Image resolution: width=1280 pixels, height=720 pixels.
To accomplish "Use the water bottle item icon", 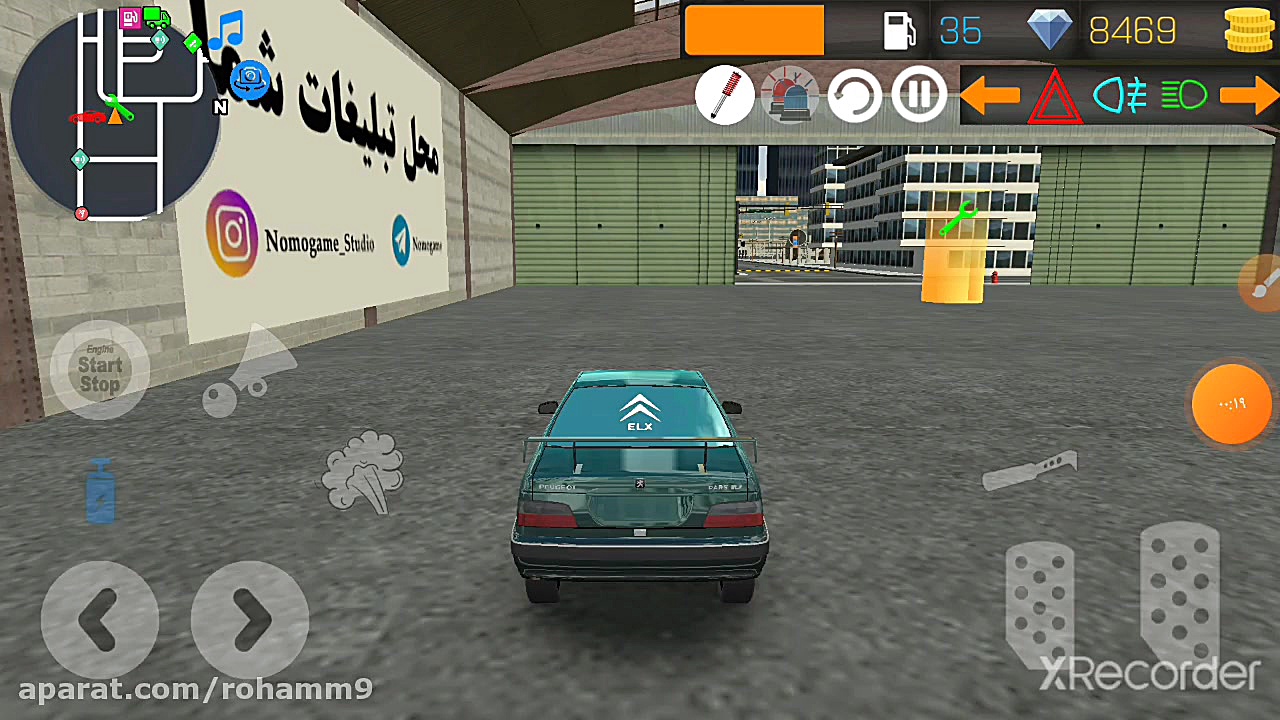I will (100, 490).
